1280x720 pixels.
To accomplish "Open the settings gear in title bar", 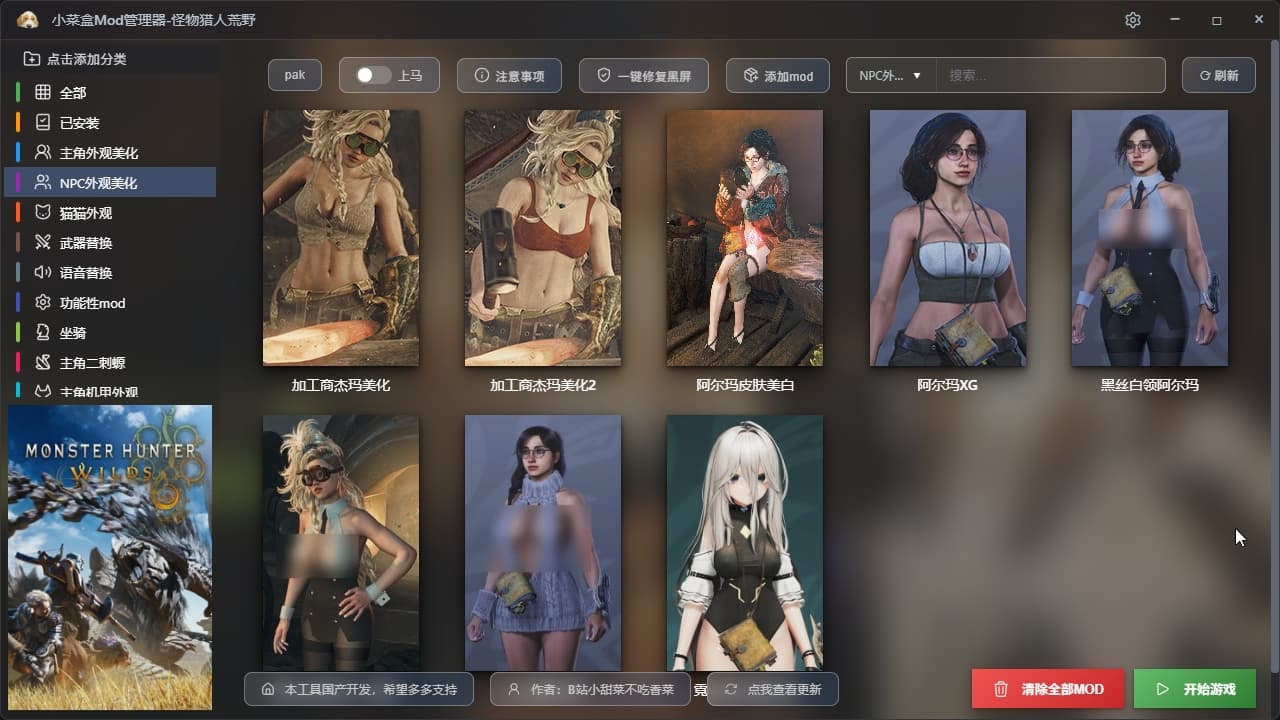I will pos(1132,20).
